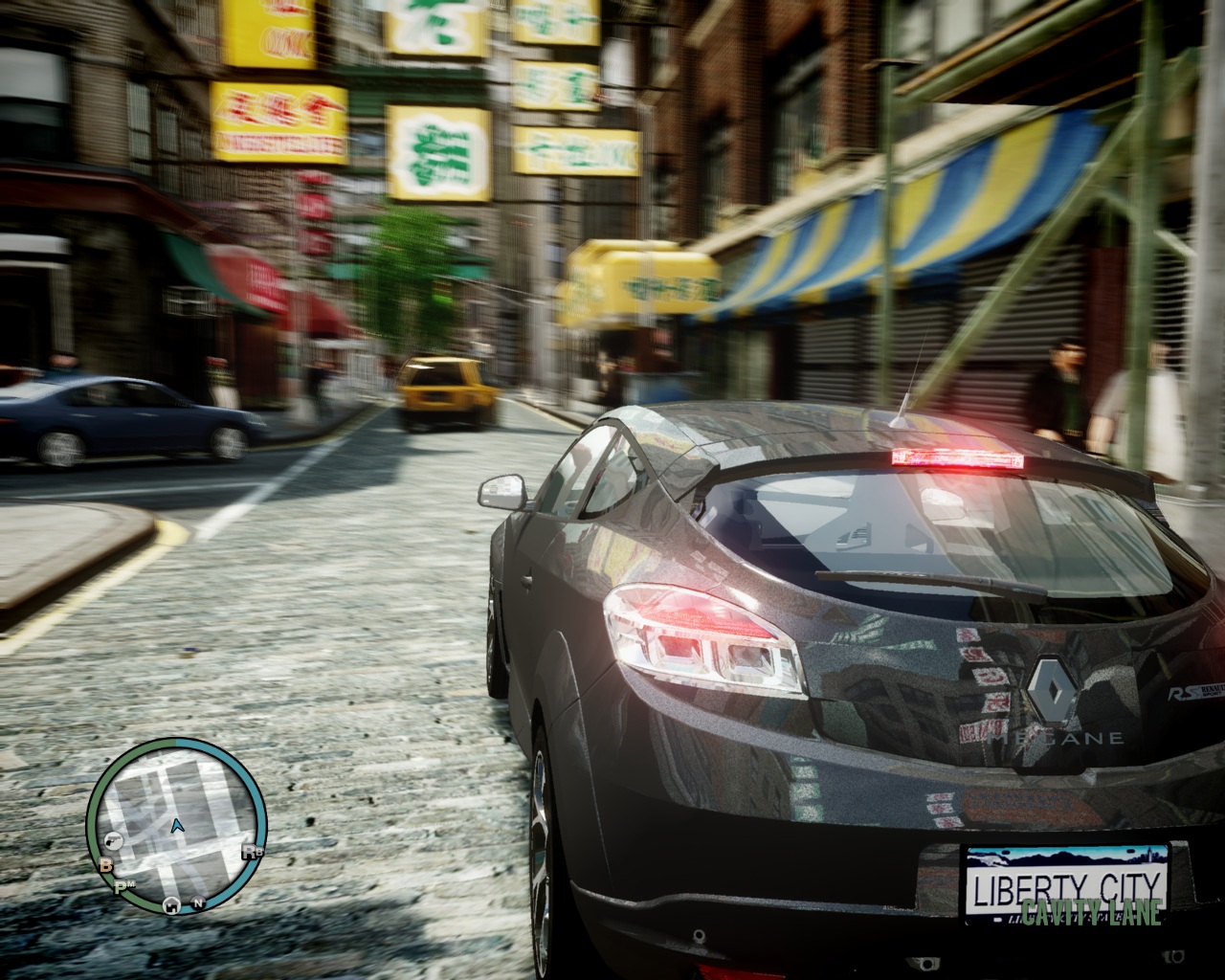This screenshot has height=980, width=1225.
Task: Select the driver side mirror of the Megane
Action: (x=504, y=490)
